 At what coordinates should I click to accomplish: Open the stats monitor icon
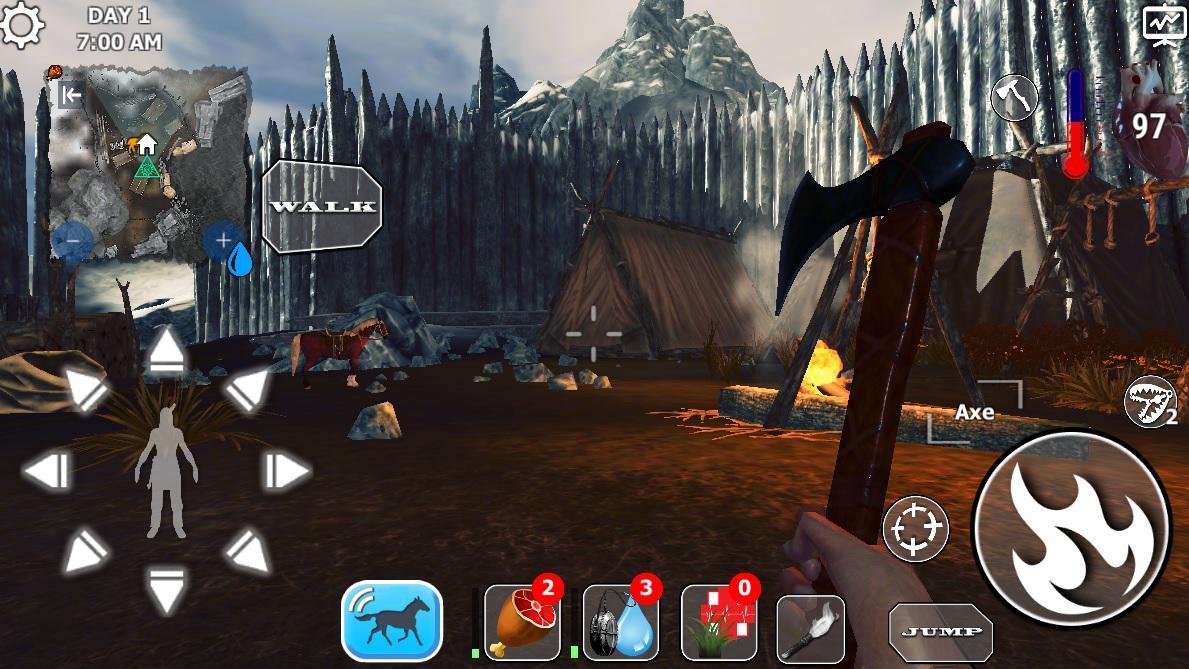1164,24
